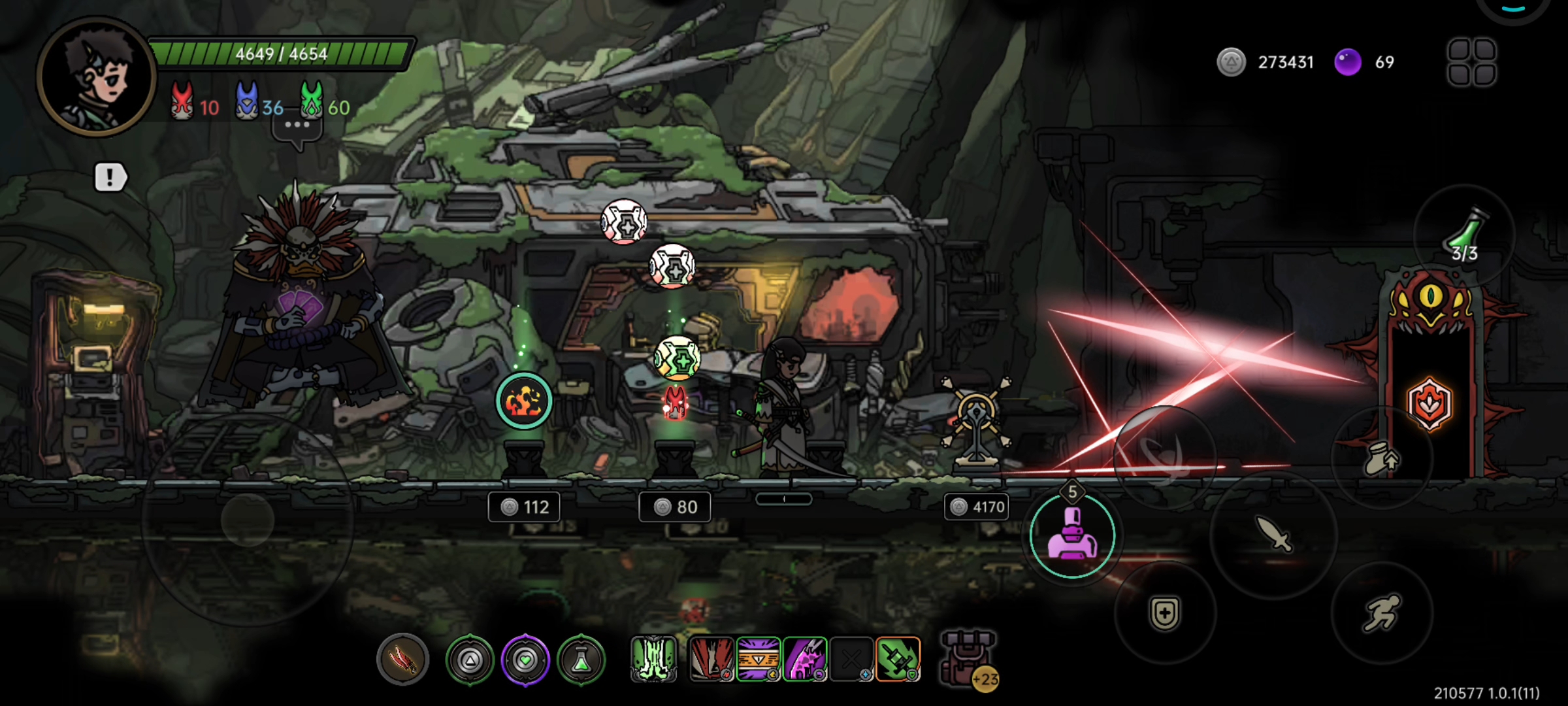Tap the shield block button
Screen dimensions: 1568x706
(1165, 613)
